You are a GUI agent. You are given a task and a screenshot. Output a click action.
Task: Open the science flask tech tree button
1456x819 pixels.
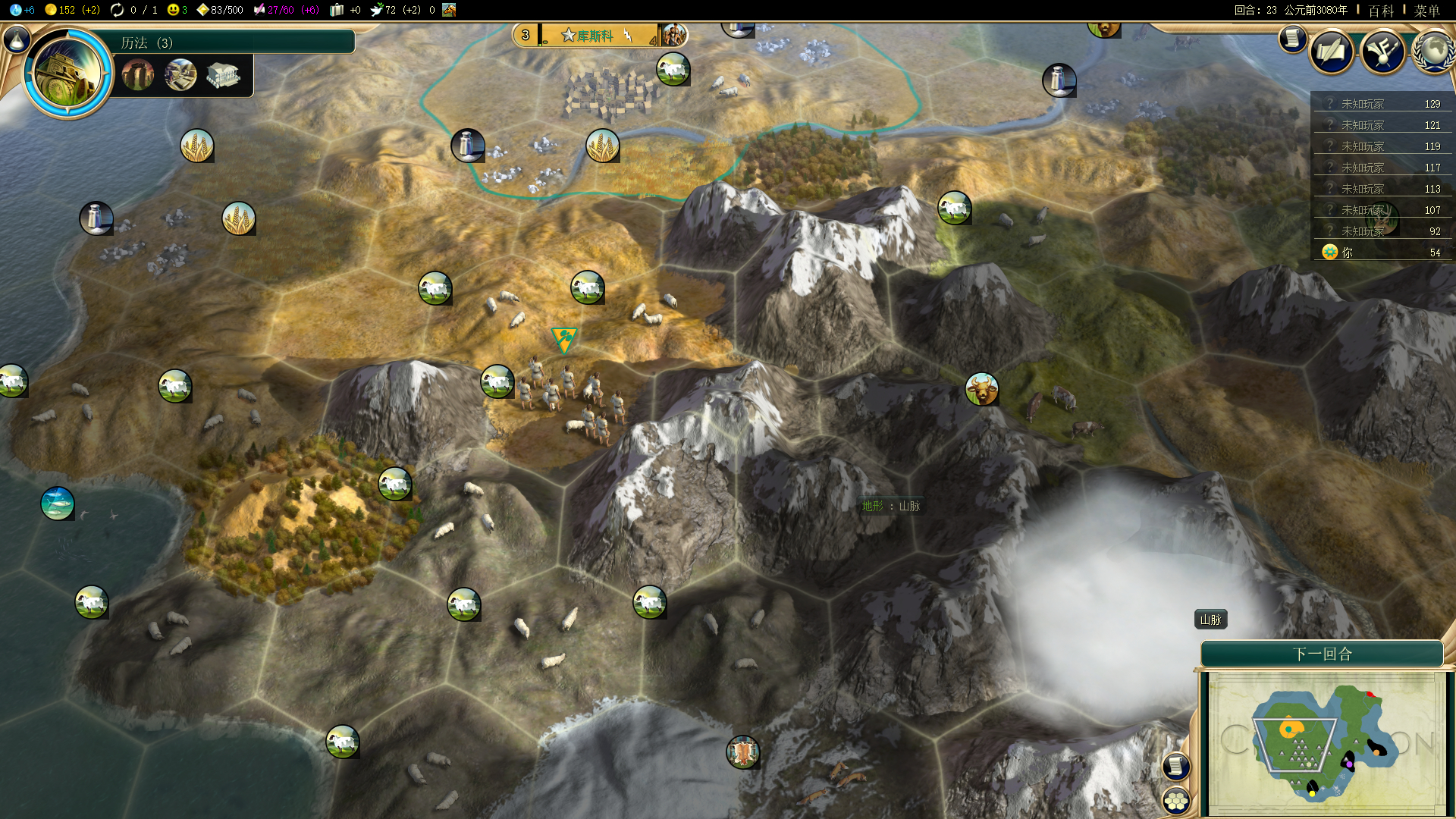tap(17, 39)
